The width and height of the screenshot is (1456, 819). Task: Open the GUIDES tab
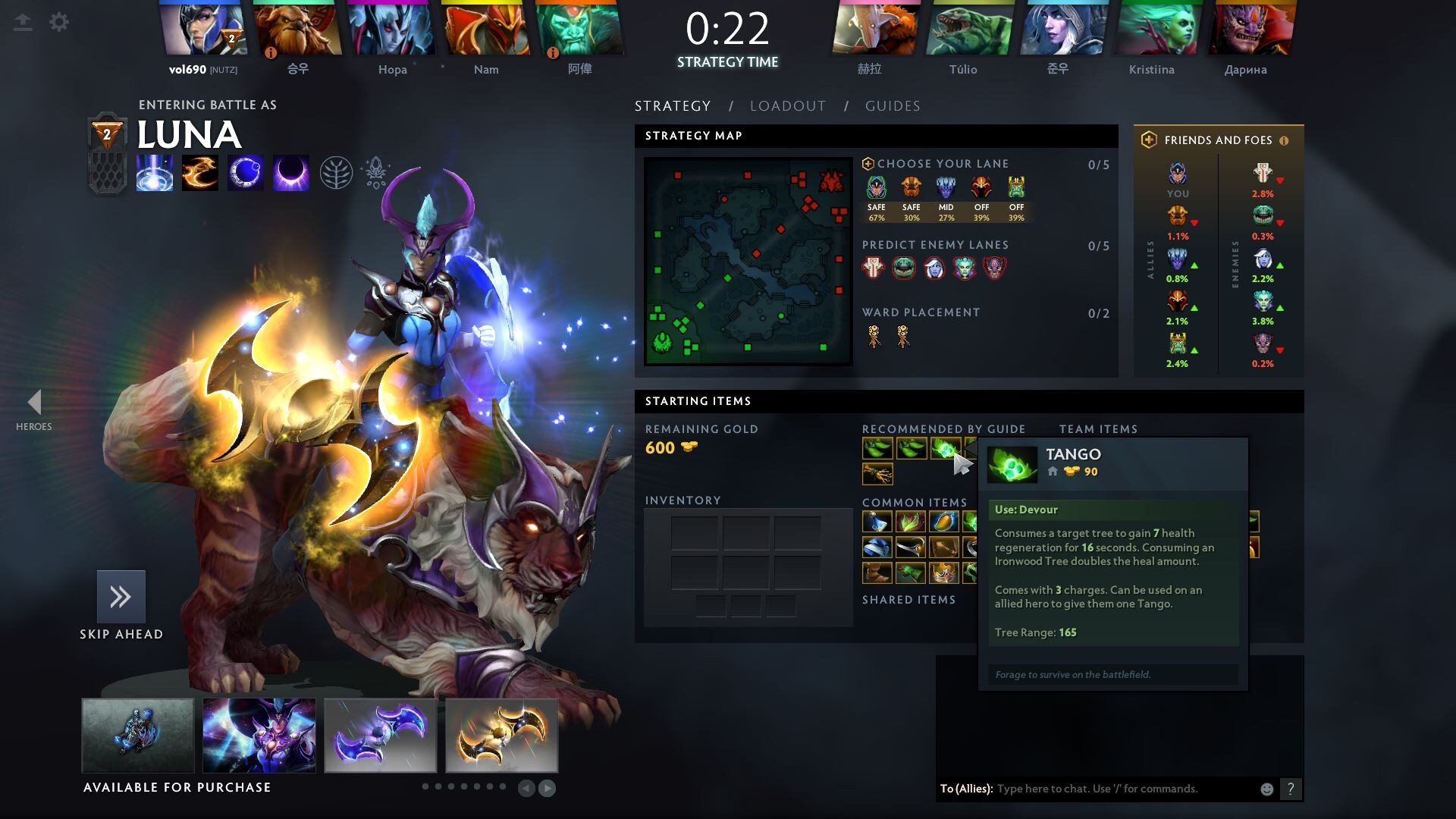pyautogui.click(x=893, y=106)
